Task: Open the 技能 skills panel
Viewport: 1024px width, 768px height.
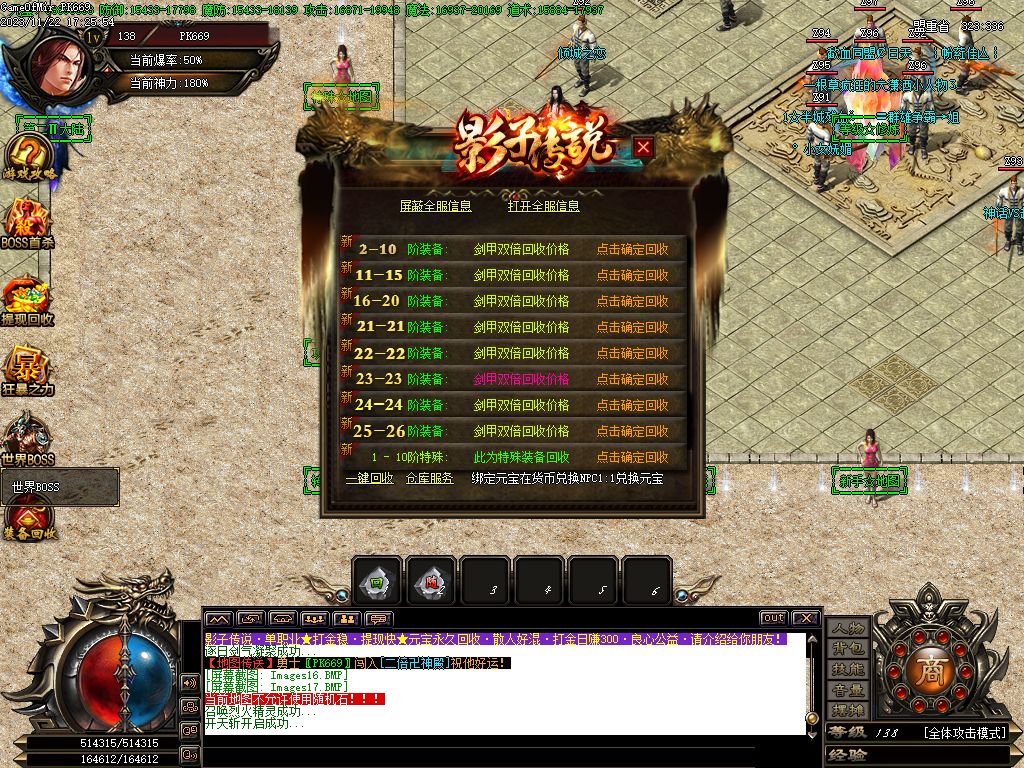Action: [847, 669]
